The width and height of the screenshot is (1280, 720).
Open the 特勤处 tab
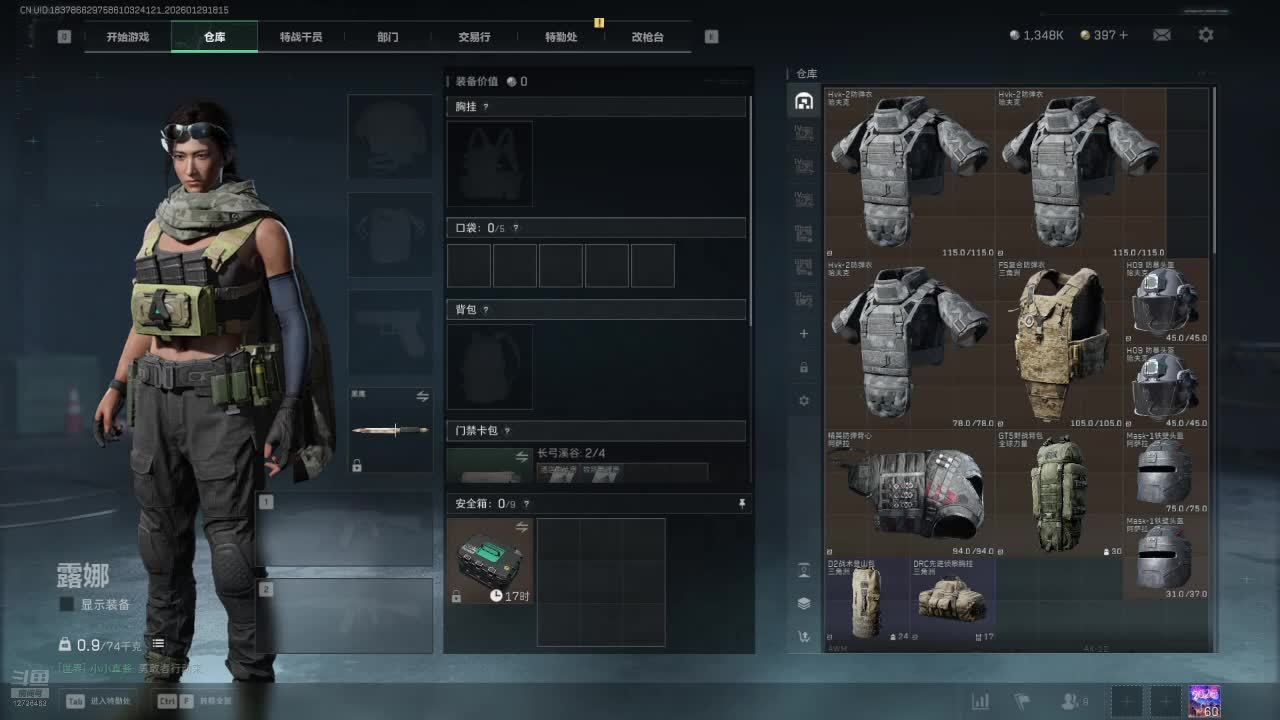point(561,37)
